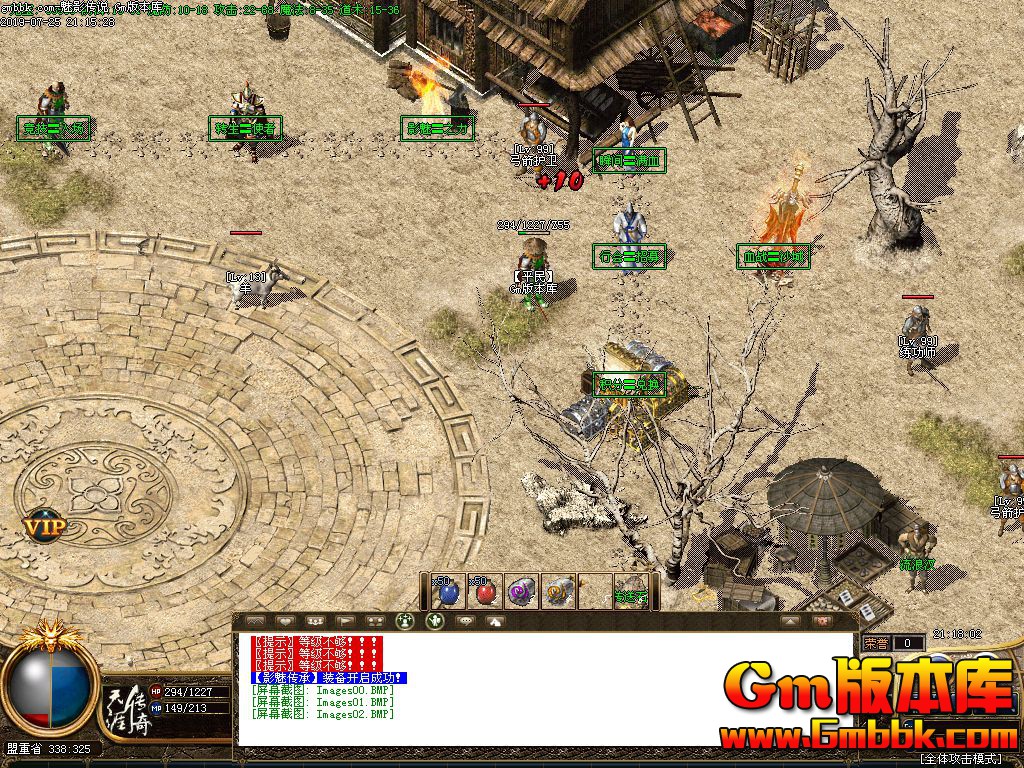Use the blue mana potion slot

447,591
